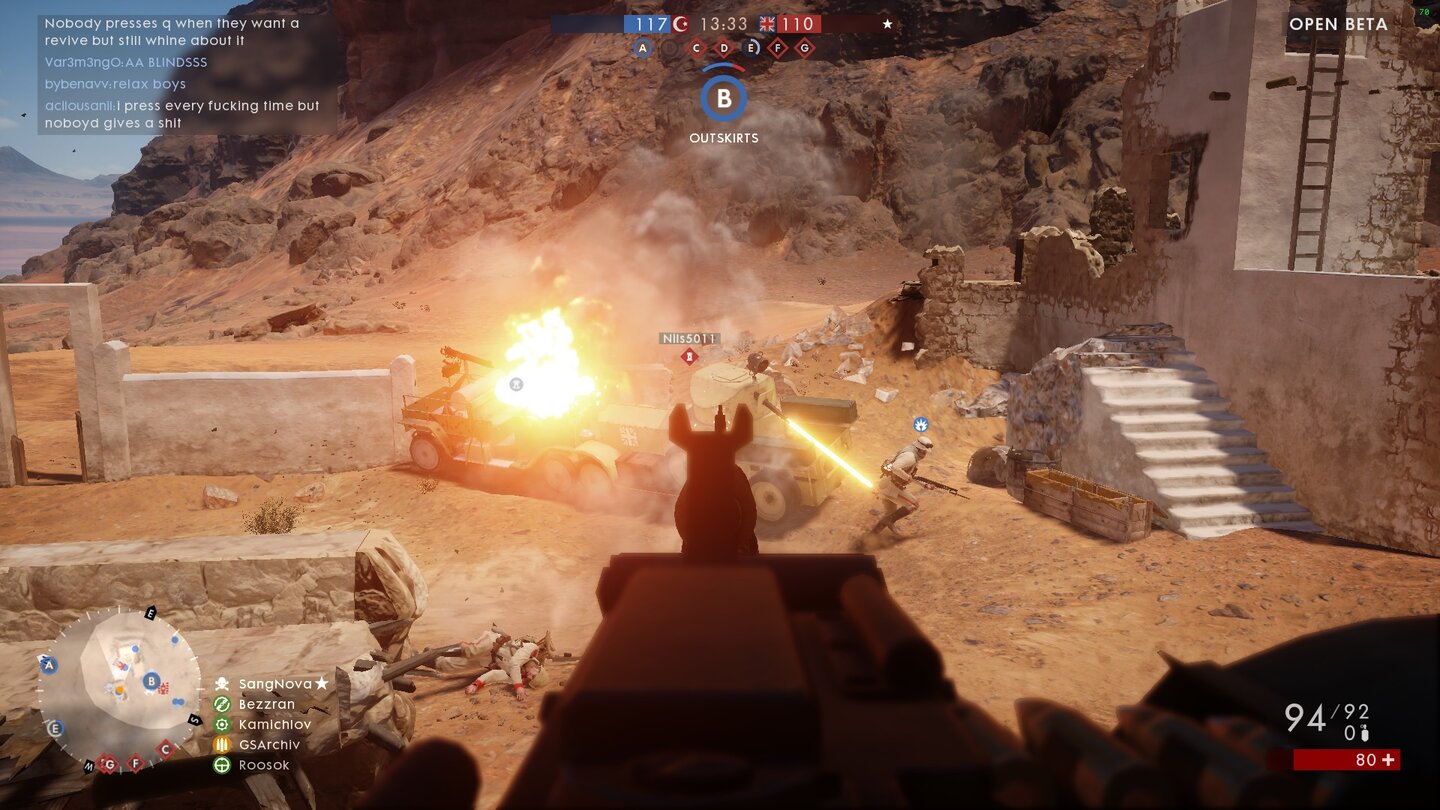Click the large B Outskirts capture indicator
1440x810 pixels.
[724, 98]
